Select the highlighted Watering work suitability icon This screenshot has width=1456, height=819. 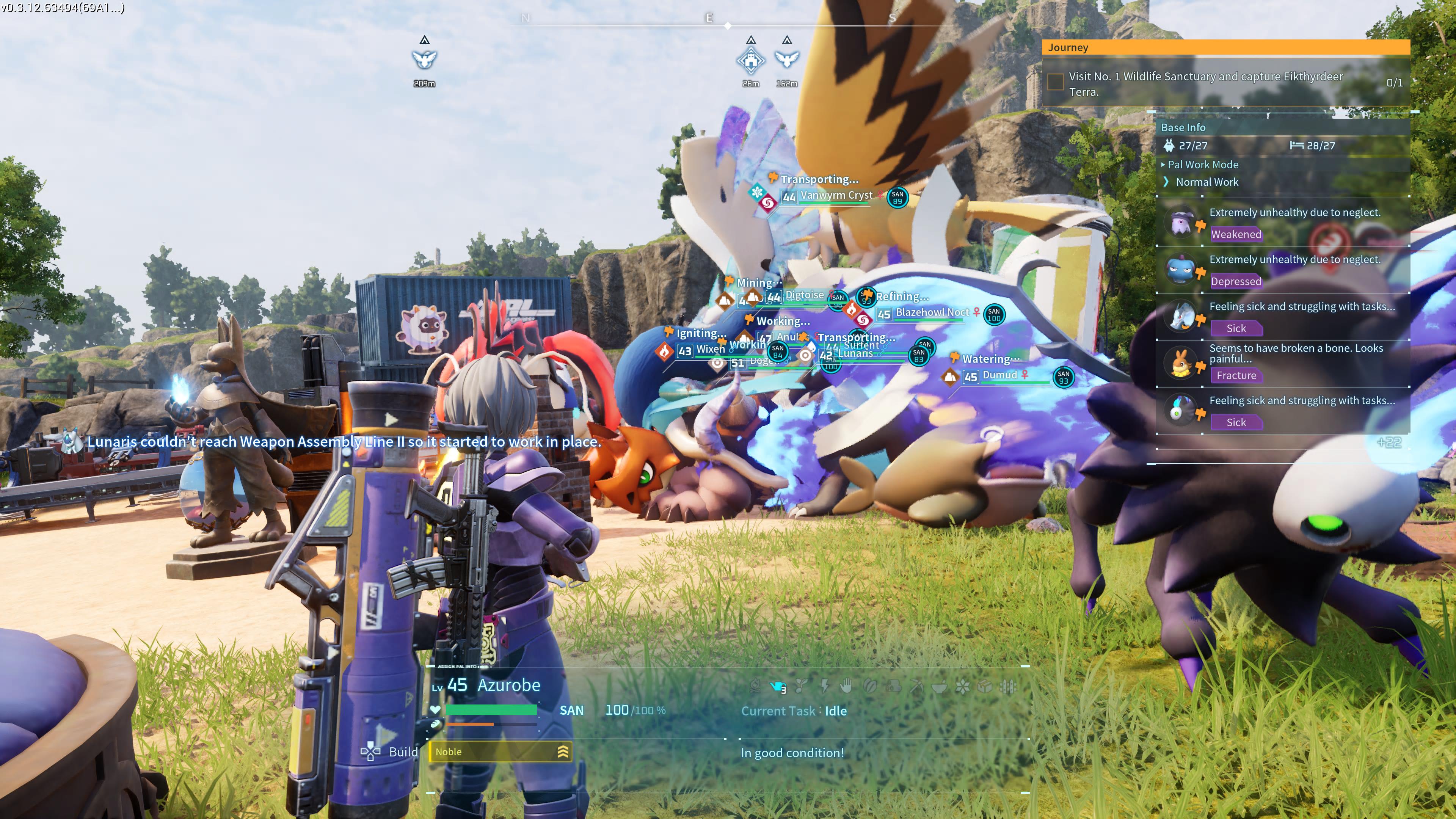778,686
